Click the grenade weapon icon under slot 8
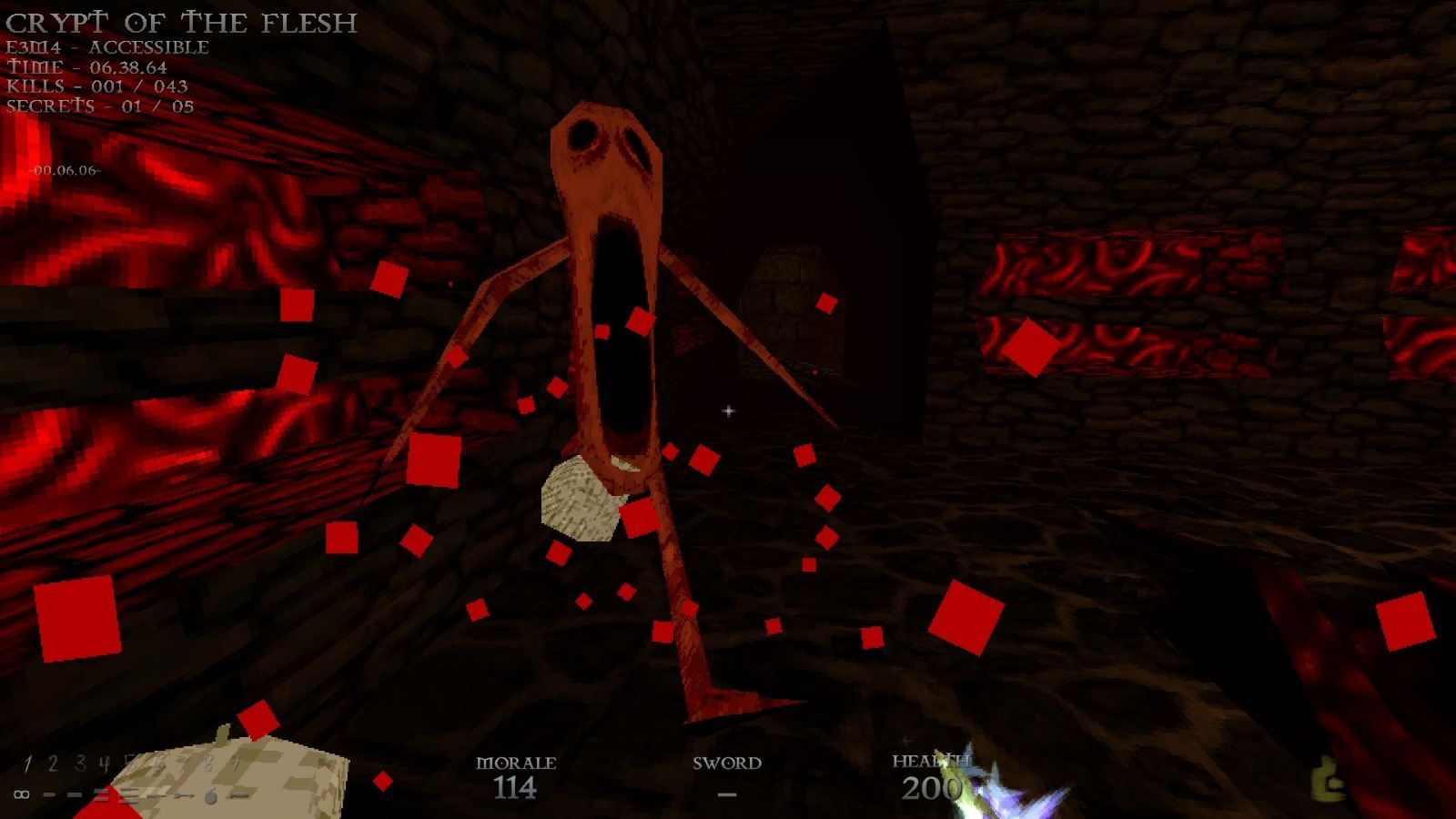This screenshot has height=819, width=1456. (x=211, y=796)
